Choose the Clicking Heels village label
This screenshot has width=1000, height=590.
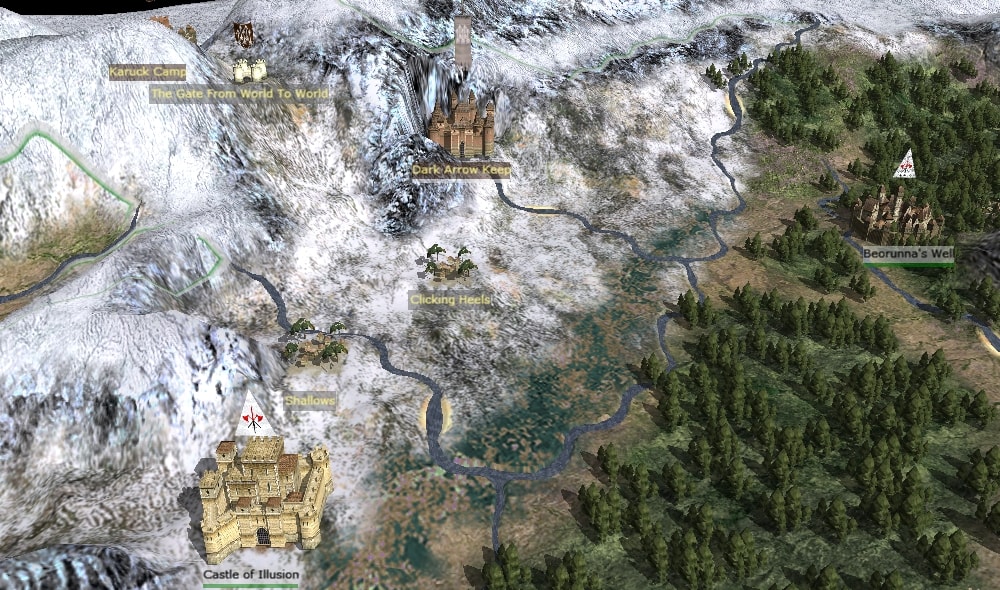pos(449,299)
